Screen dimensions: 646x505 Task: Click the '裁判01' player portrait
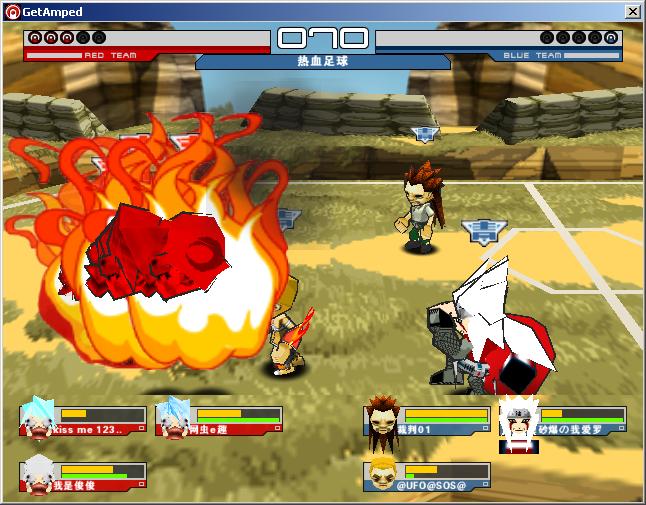(x=382, y=416)
